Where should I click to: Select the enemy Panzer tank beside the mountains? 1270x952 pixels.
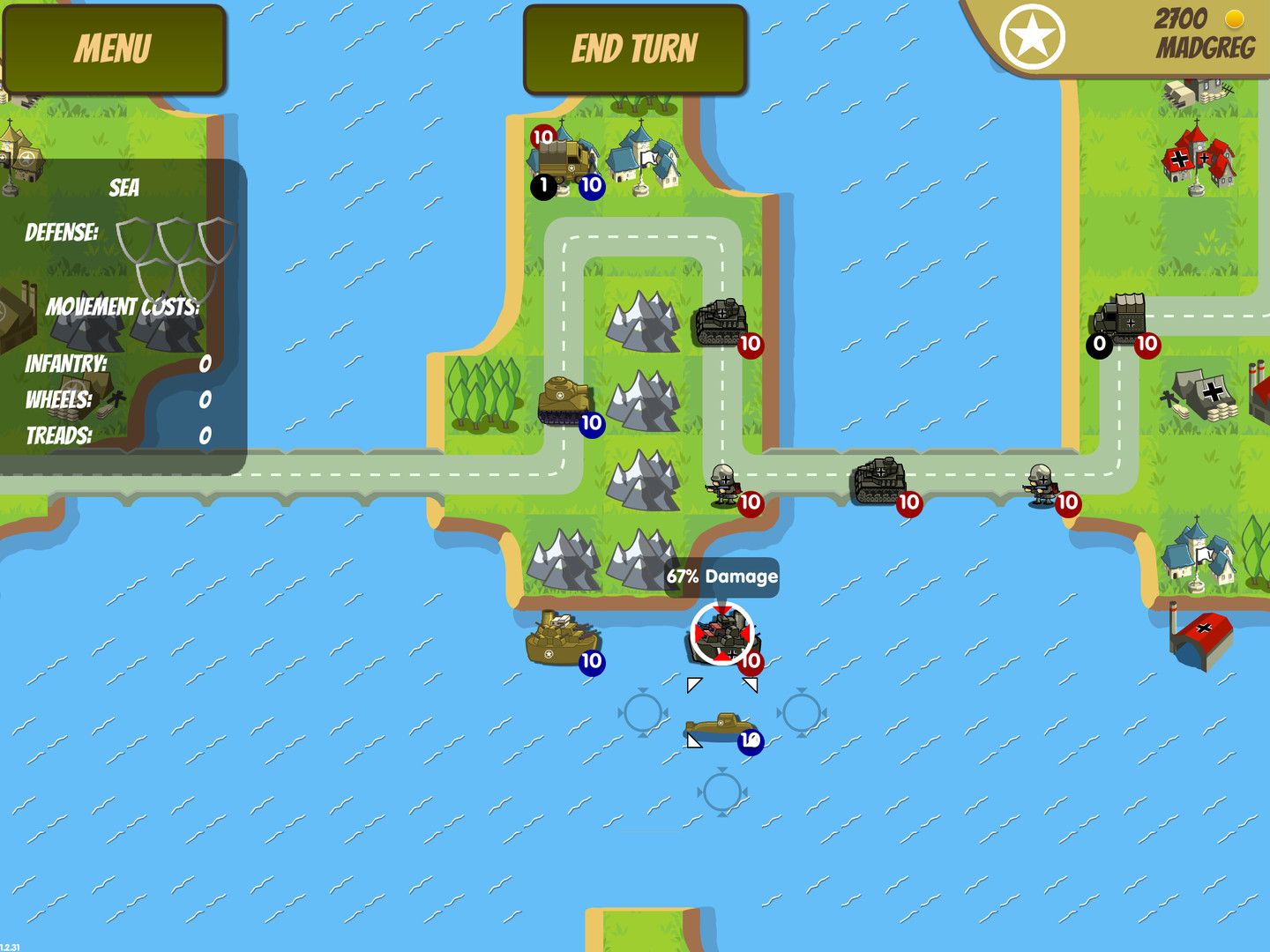click(723, 322)
